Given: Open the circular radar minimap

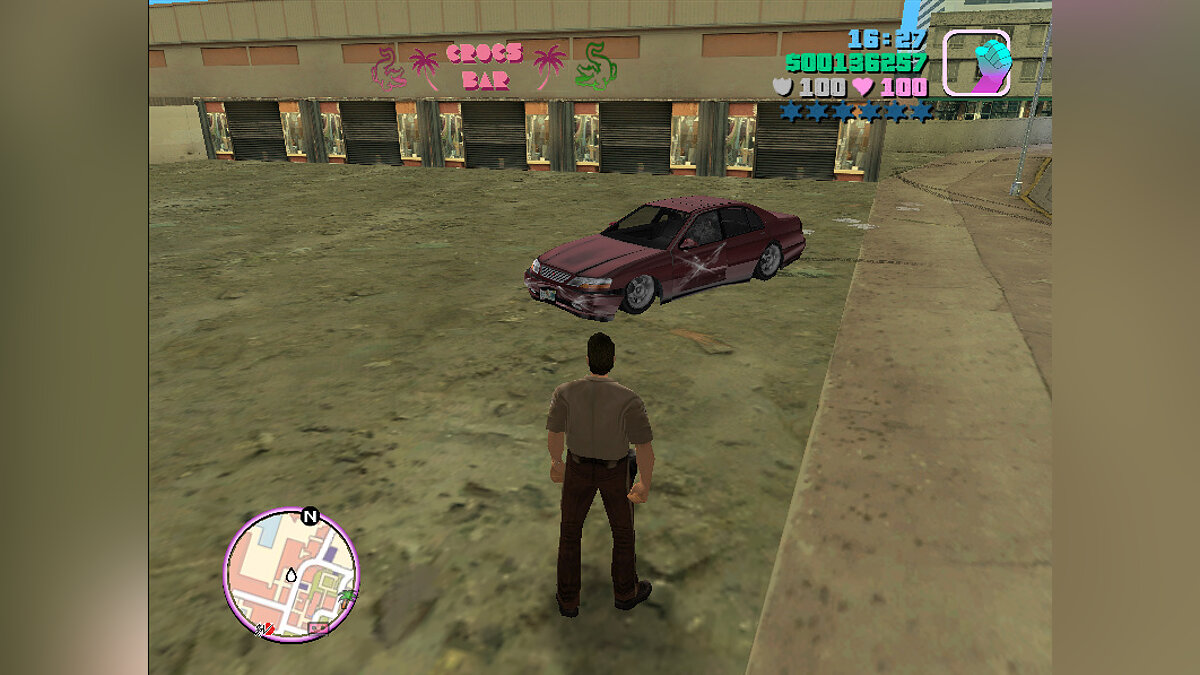Looking at the screenshot, I should [x=290, y=574].
